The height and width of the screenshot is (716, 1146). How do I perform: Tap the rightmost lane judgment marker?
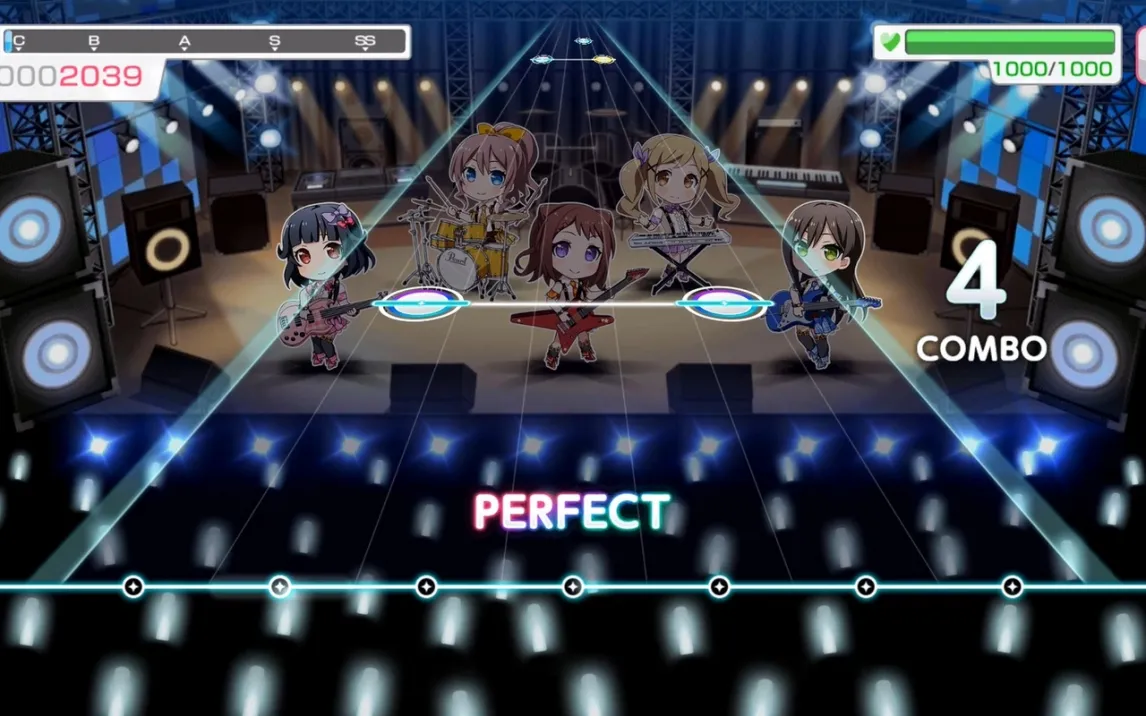pos(1012,586)
